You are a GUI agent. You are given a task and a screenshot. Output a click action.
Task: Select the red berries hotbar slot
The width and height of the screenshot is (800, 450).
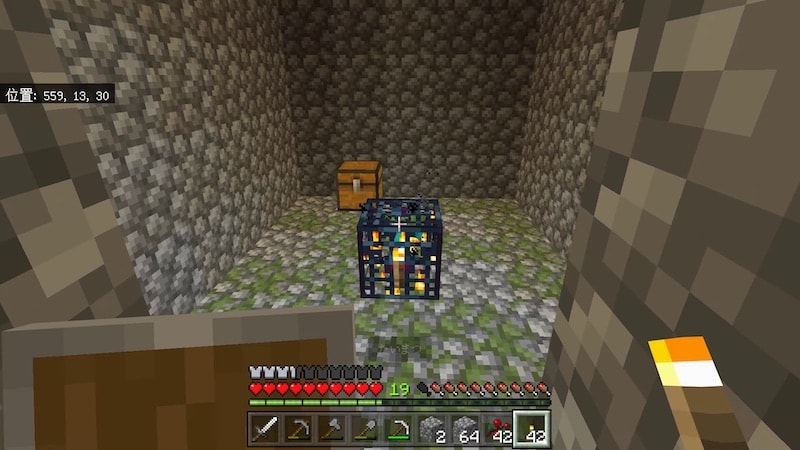[497, 429]
